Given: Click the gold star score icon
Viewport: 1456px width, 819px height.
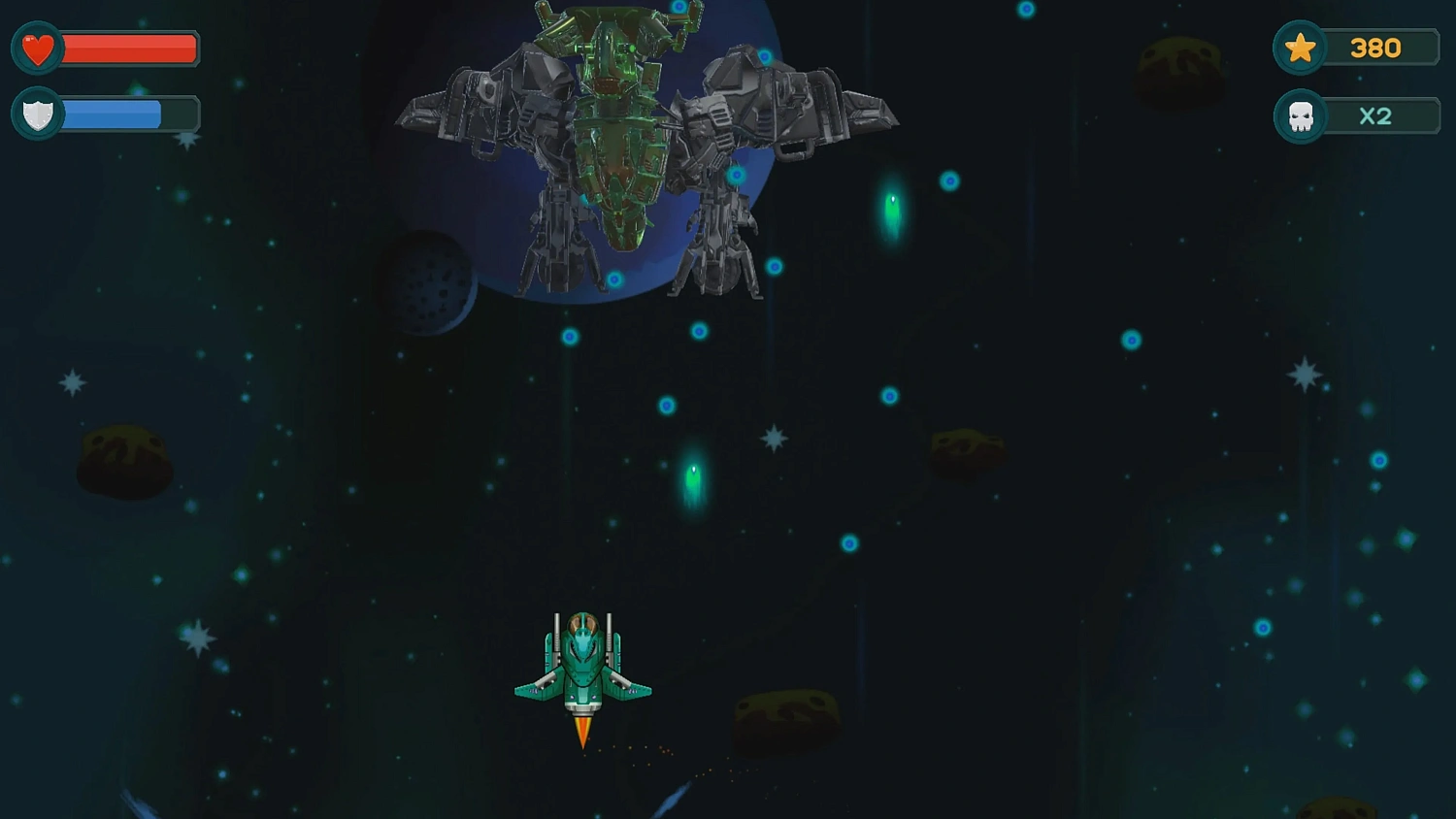Looking at the screenshot, I should (x=1301, y=47).
